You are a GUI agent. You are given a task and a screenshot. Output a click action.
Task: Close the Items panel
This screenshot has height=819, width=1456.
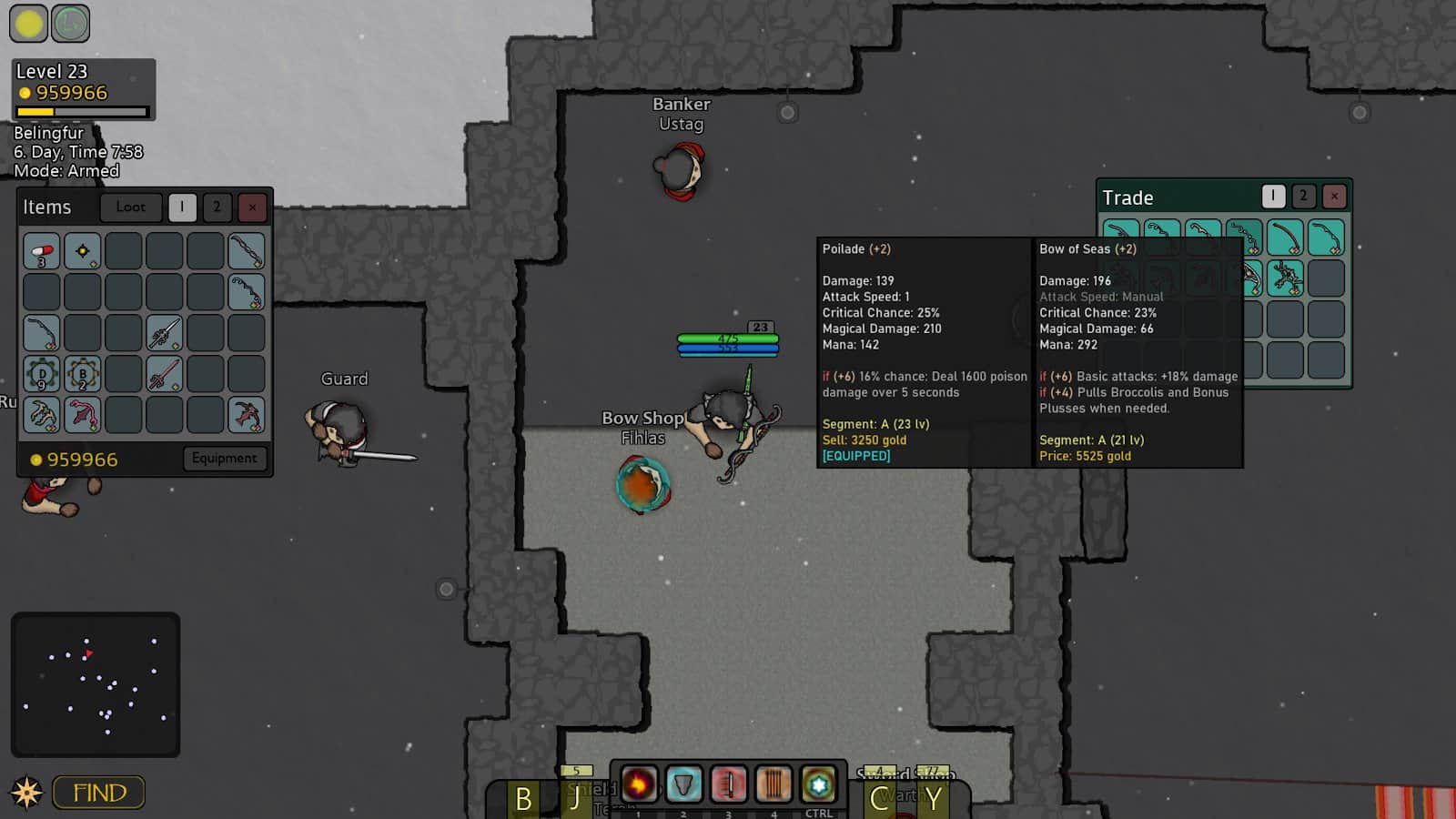pyautogui.click(x=252, y=207)
